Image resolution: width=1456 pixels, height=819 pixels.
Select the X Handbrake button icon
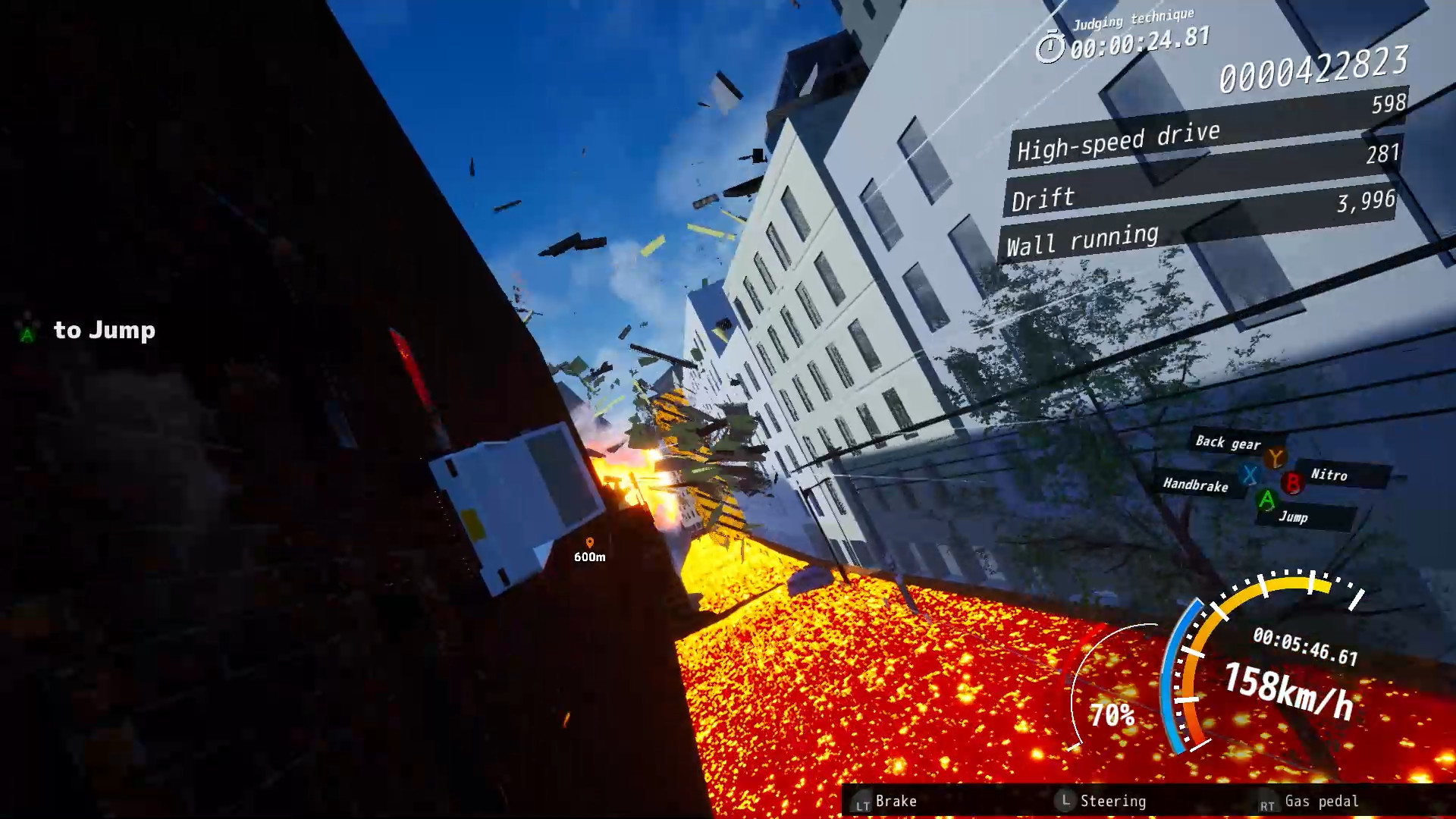(1250, 475)
